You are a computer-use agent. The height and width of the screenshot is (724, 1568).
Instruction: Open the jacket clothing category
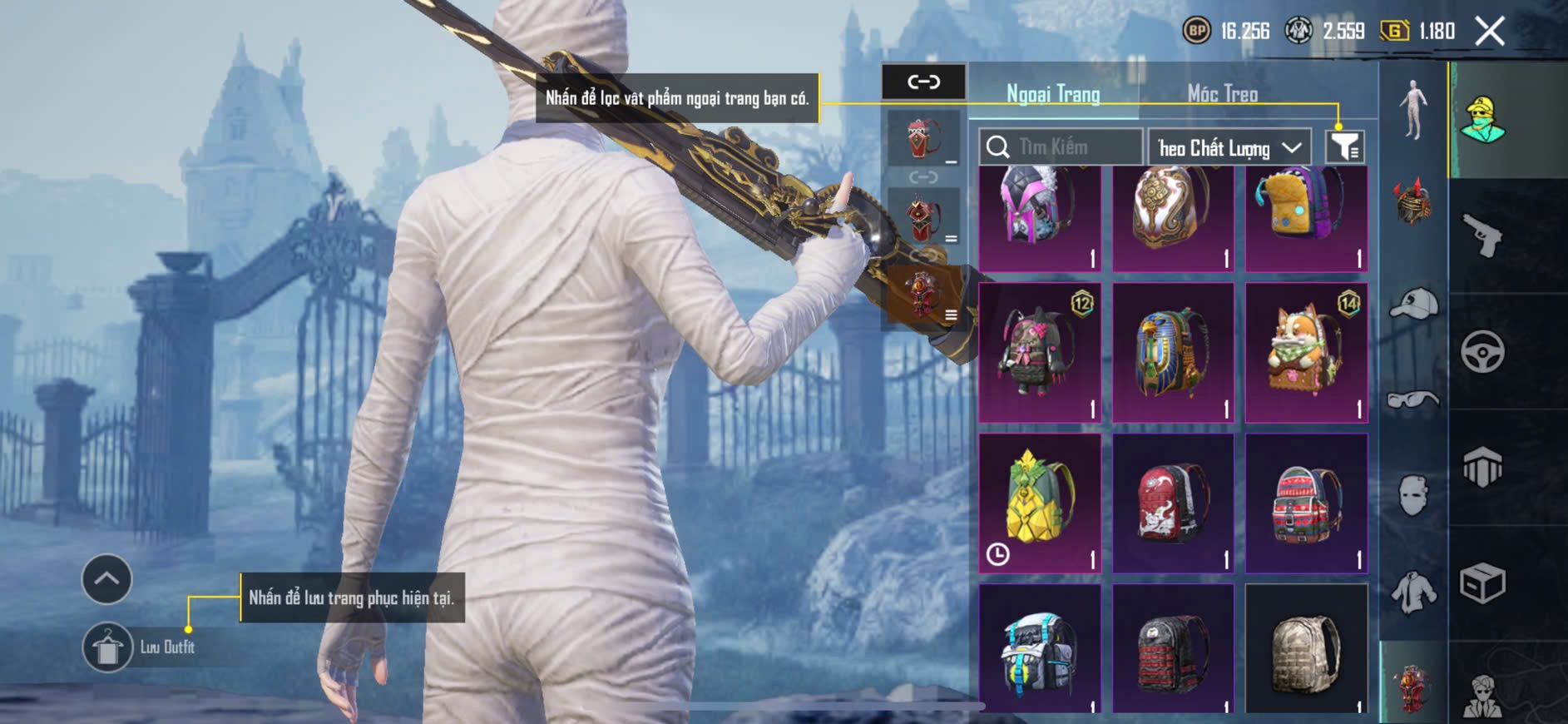coord(1413,592)
